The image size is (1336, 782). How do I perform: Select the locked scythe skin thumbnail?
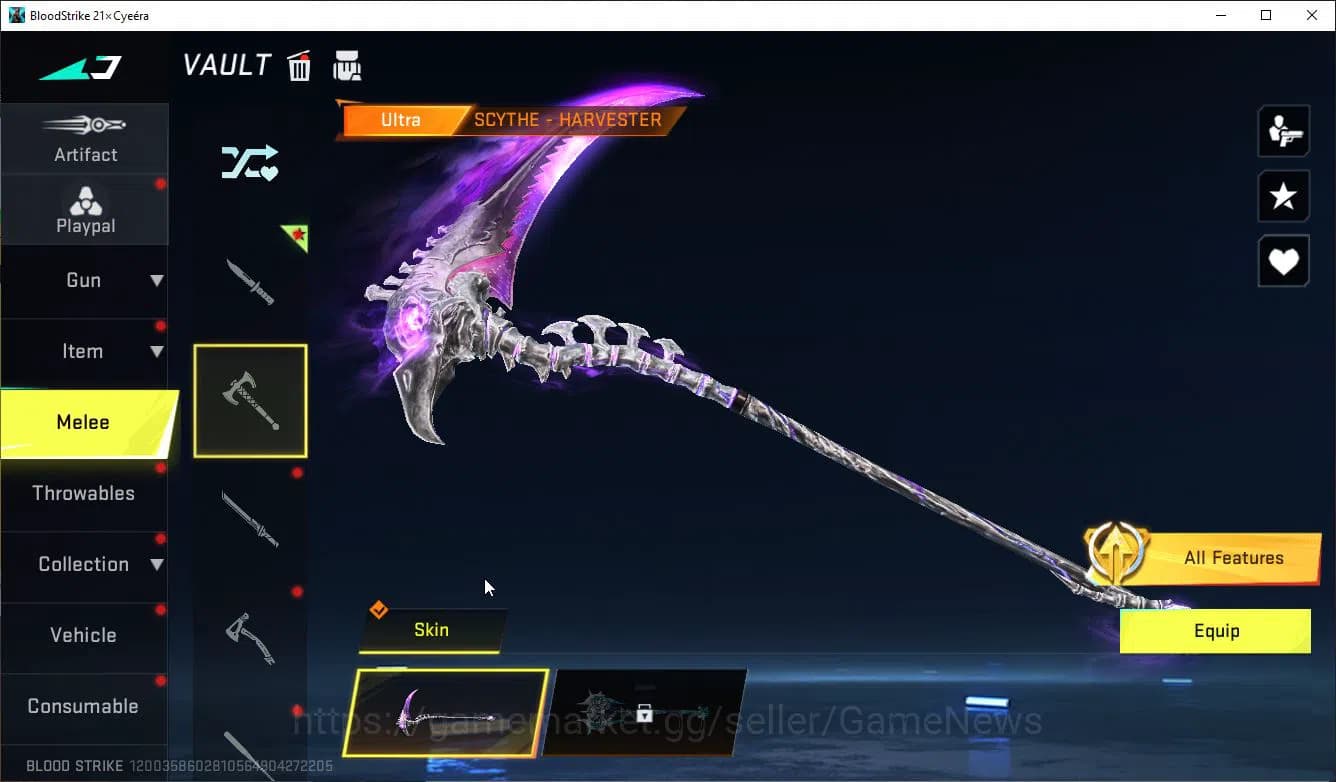point(648,712)
